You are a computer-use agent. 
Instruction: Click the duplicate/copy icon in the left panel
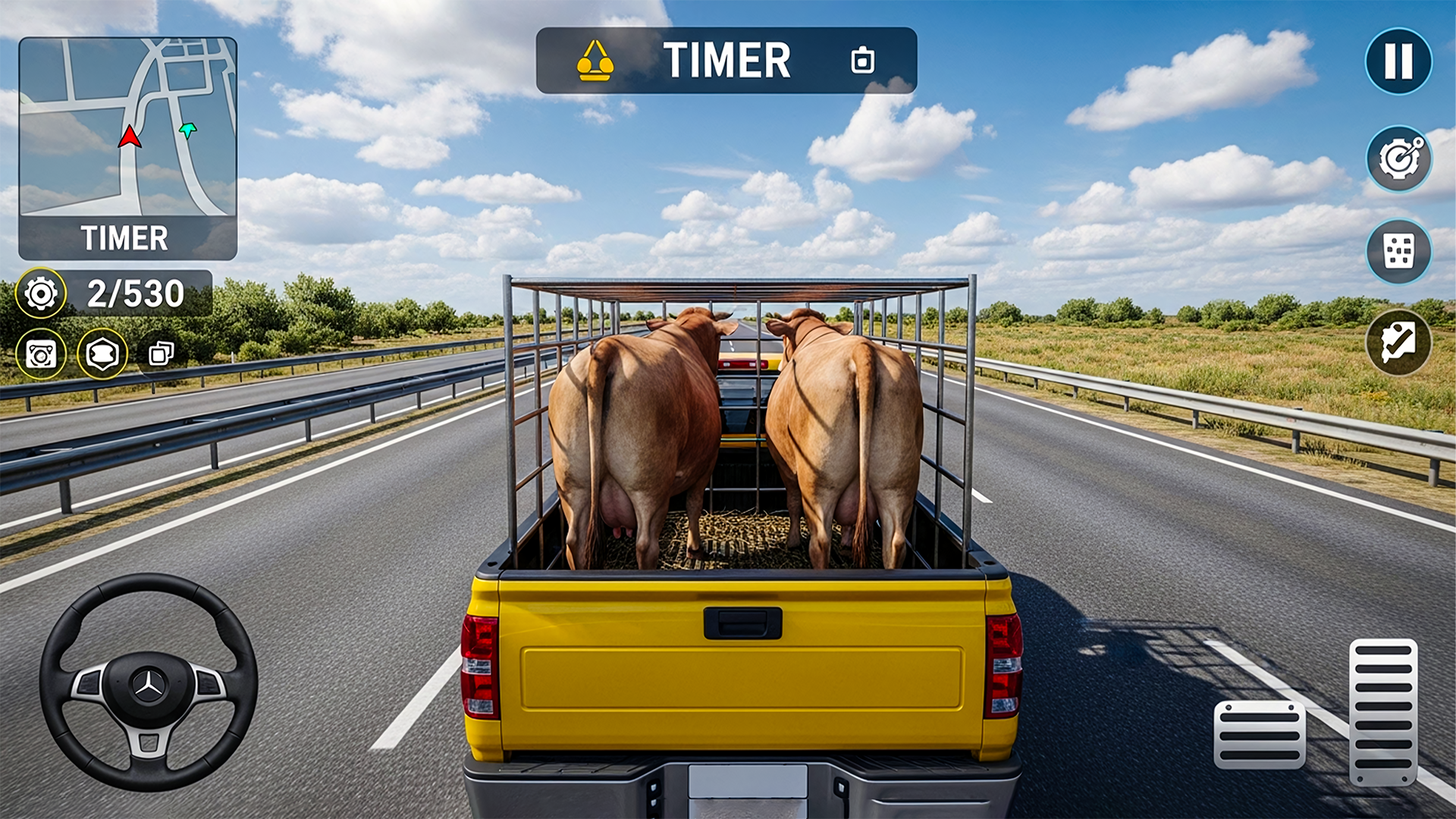click(x=161, y=353)
